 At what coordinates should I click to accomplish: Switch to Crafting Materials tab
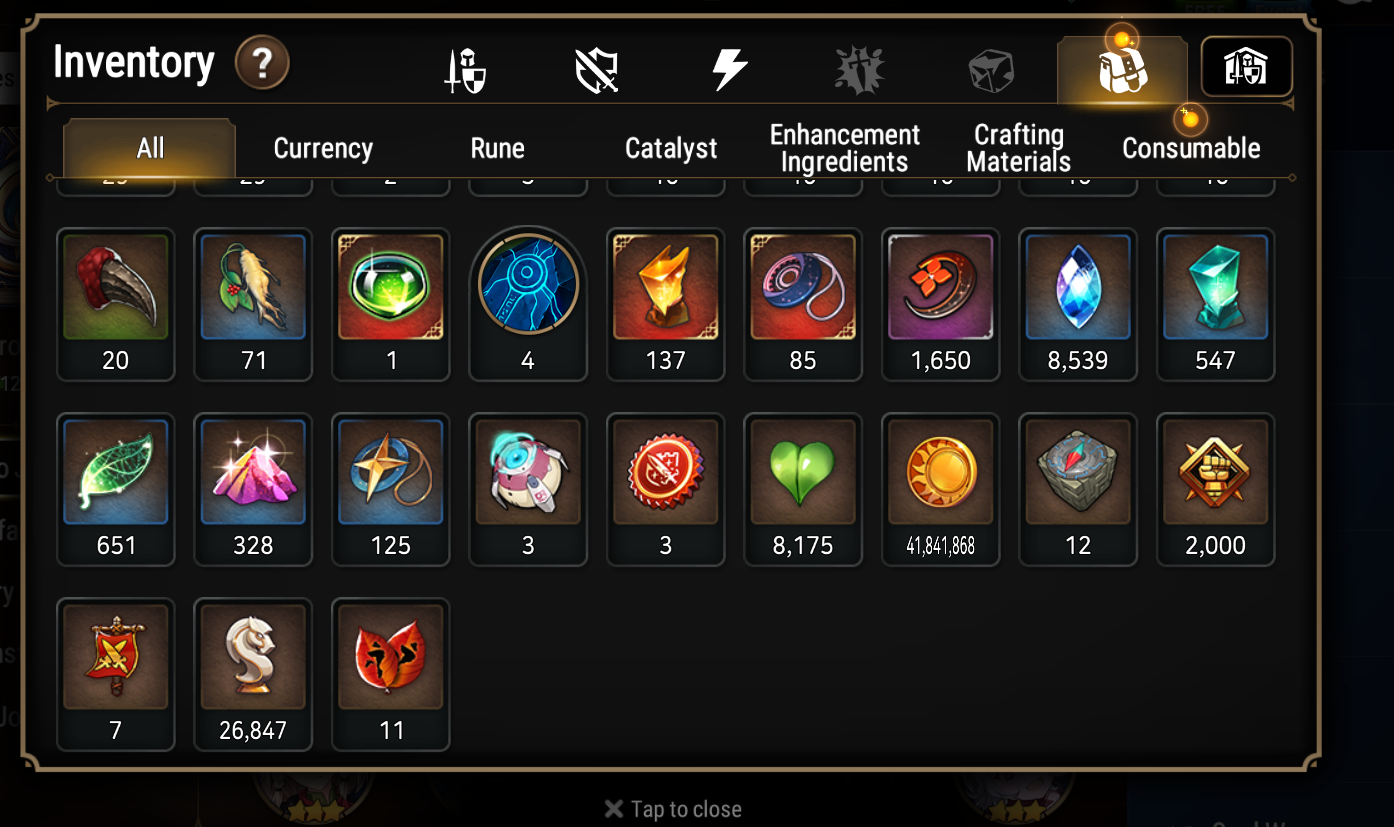(1019, 149)
